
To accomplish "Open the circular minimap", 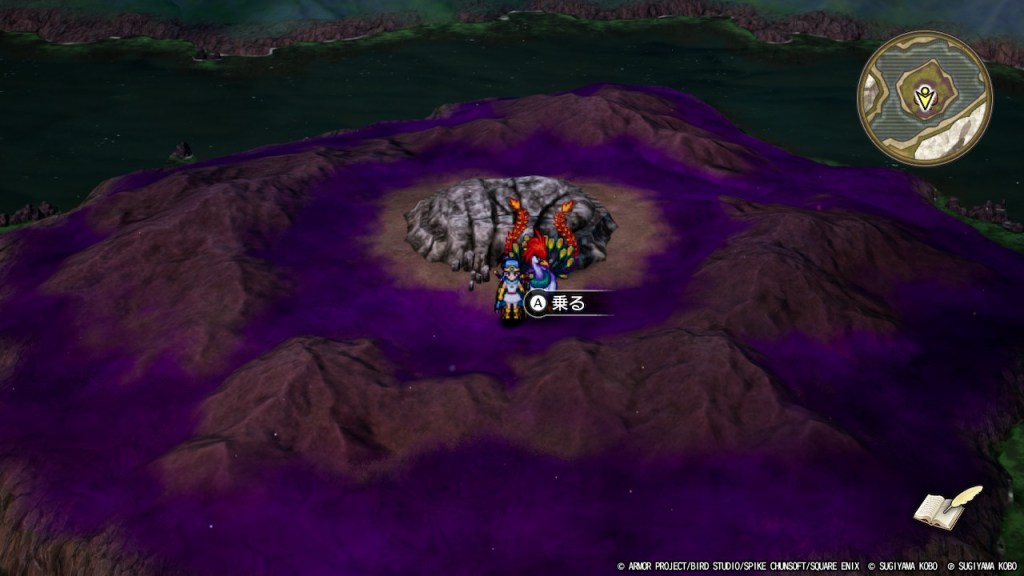I will click(x=924, y=98).
